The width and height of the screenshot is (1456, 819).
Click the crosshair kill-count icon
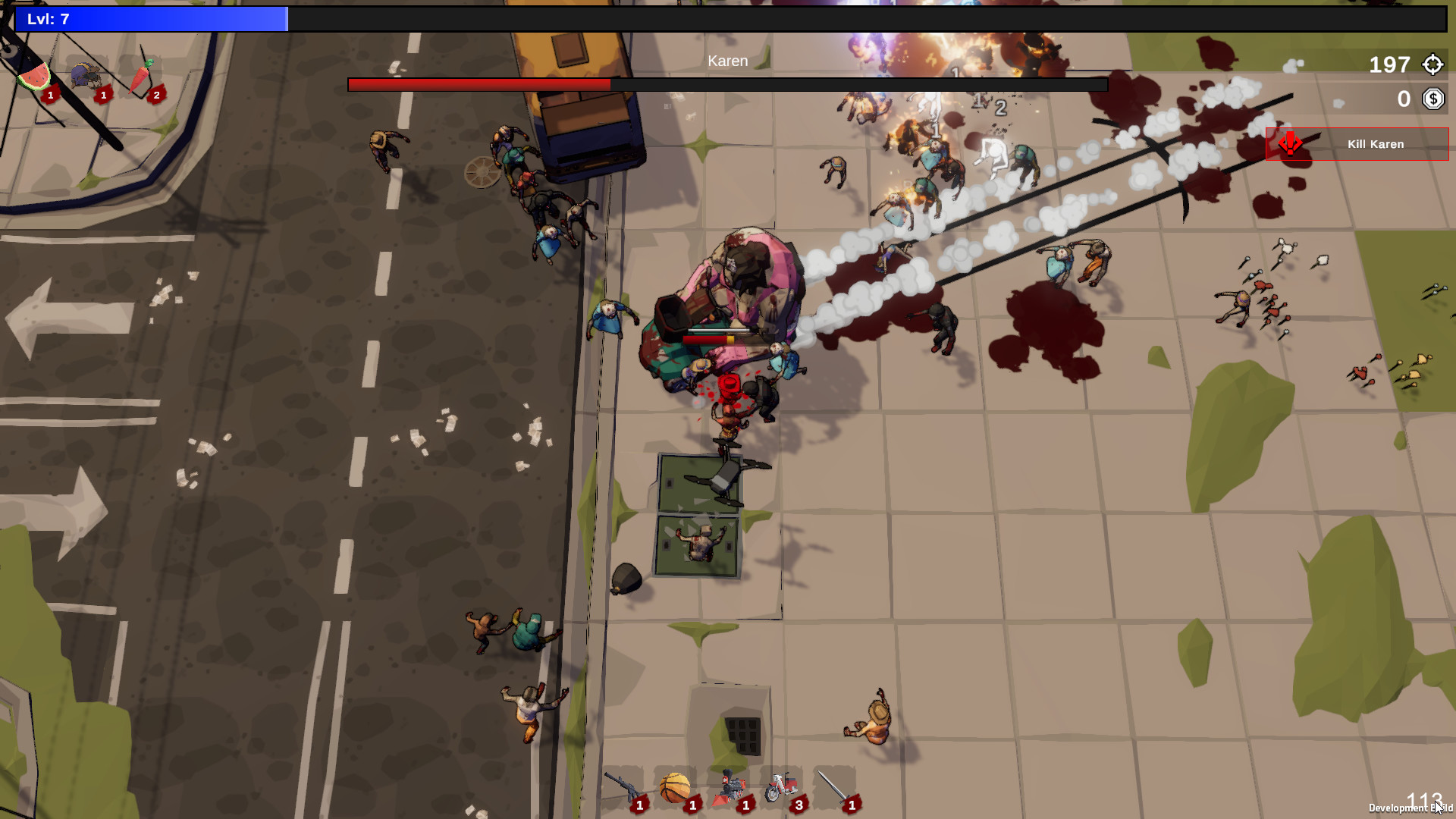1432,64
